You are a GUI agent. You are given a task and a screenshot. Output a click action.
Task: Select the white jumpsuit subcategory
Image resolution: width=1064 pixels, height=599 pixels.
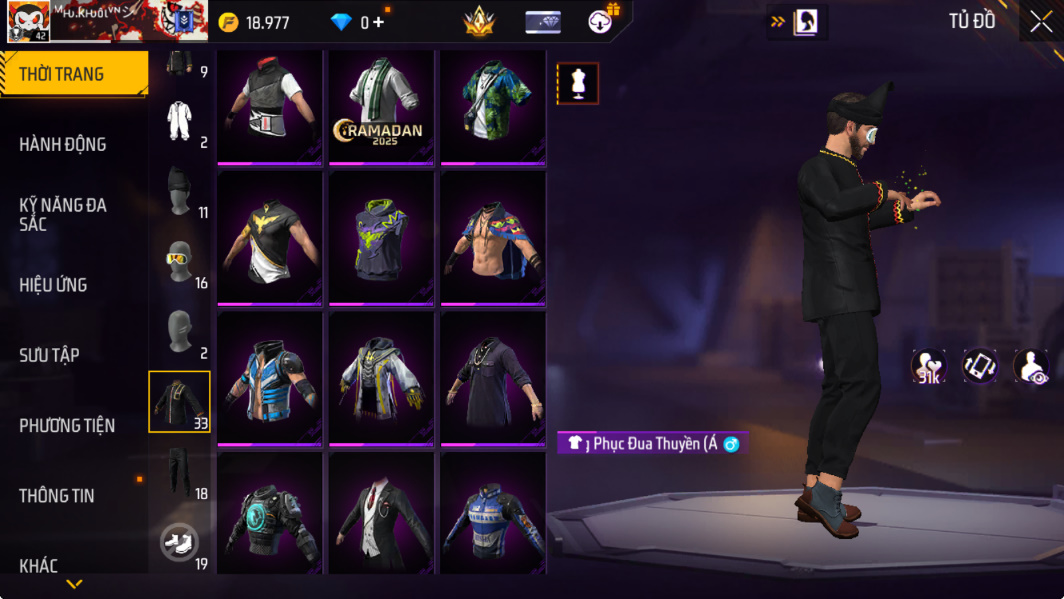tap(180, 121)
